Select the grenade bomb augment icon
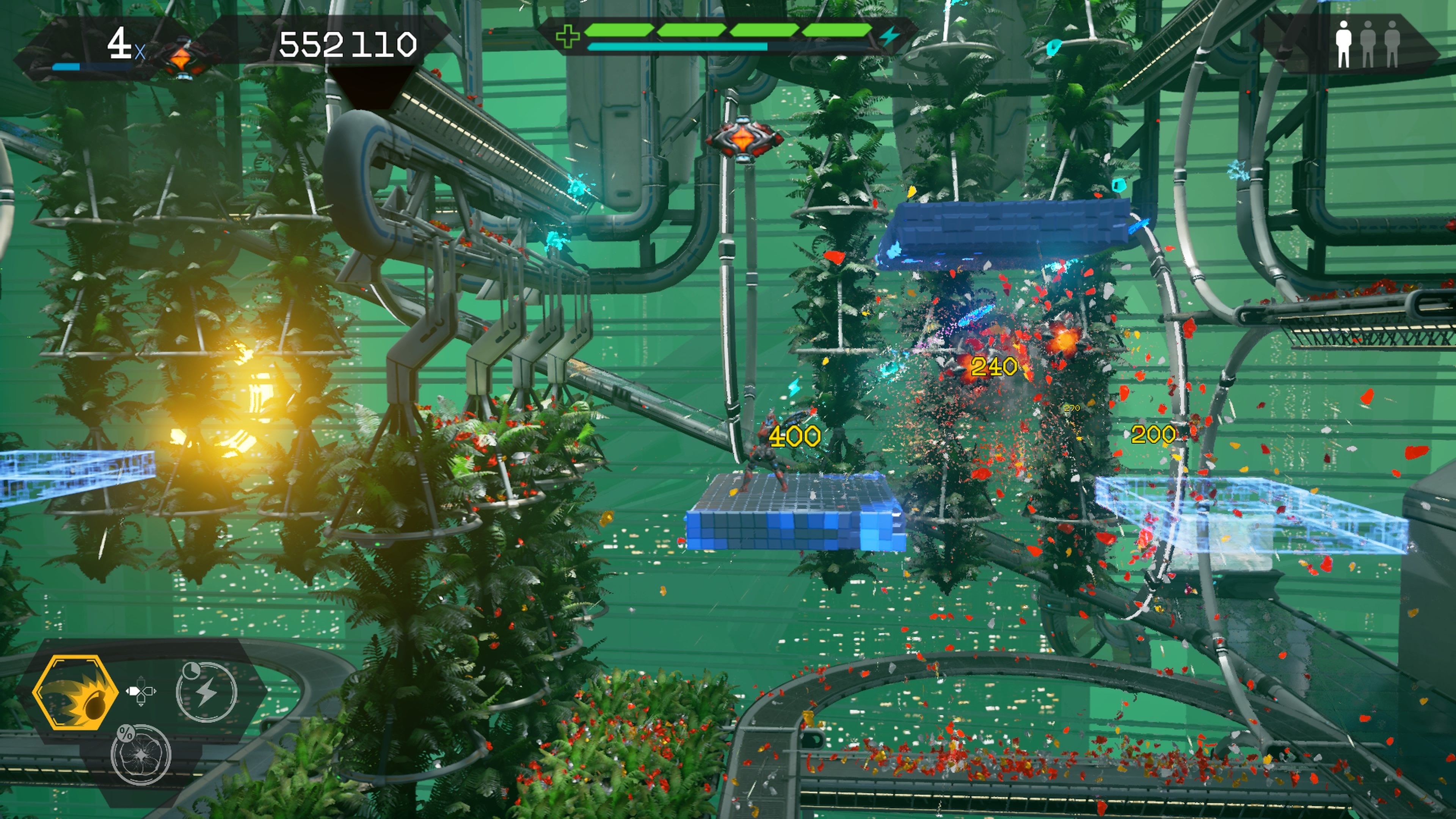This screenshot has width=1456, height=819. click(x=77, y=692)
